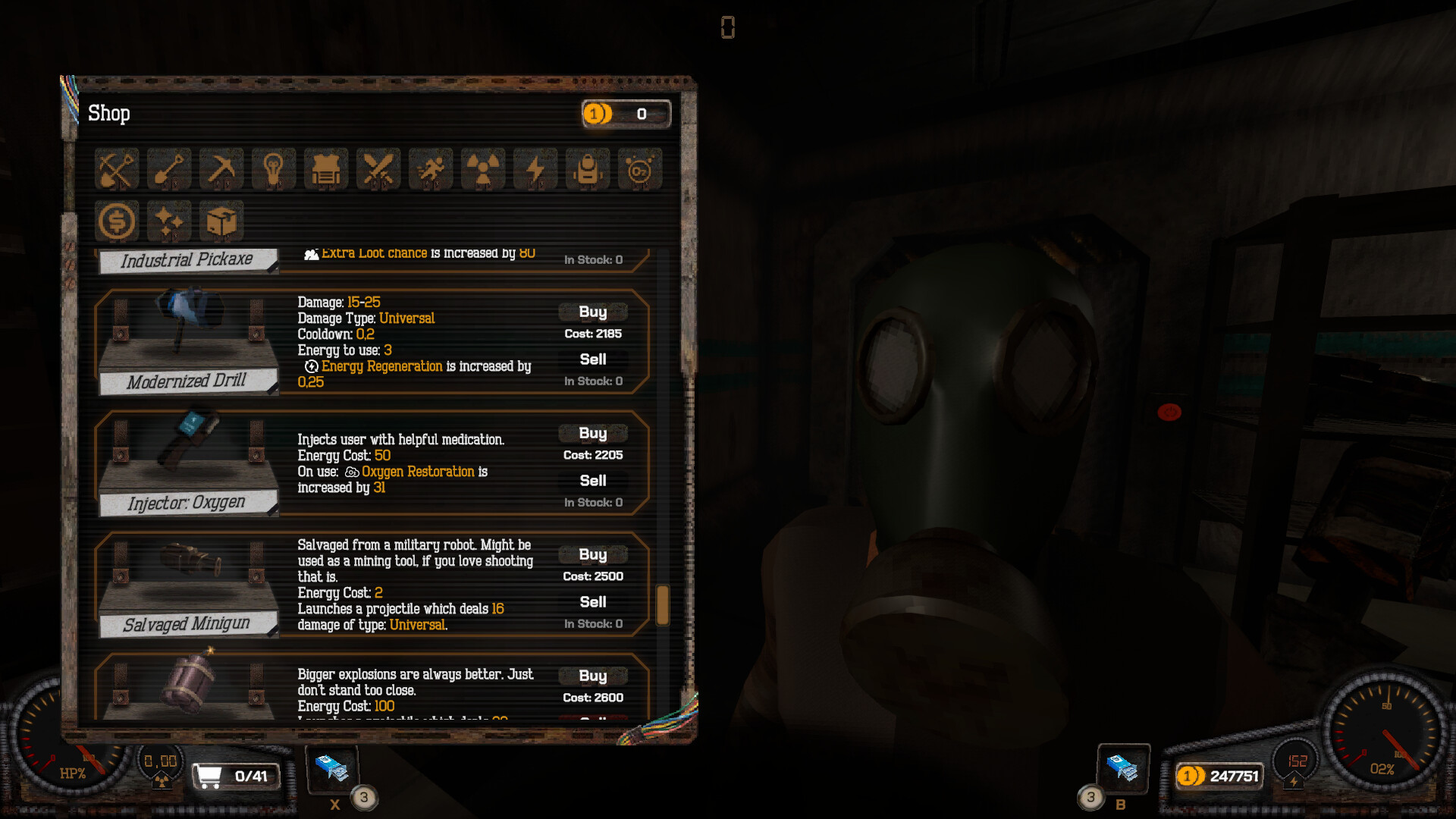
Task: Open the crate box category filter
Action: tap(221, 221)
